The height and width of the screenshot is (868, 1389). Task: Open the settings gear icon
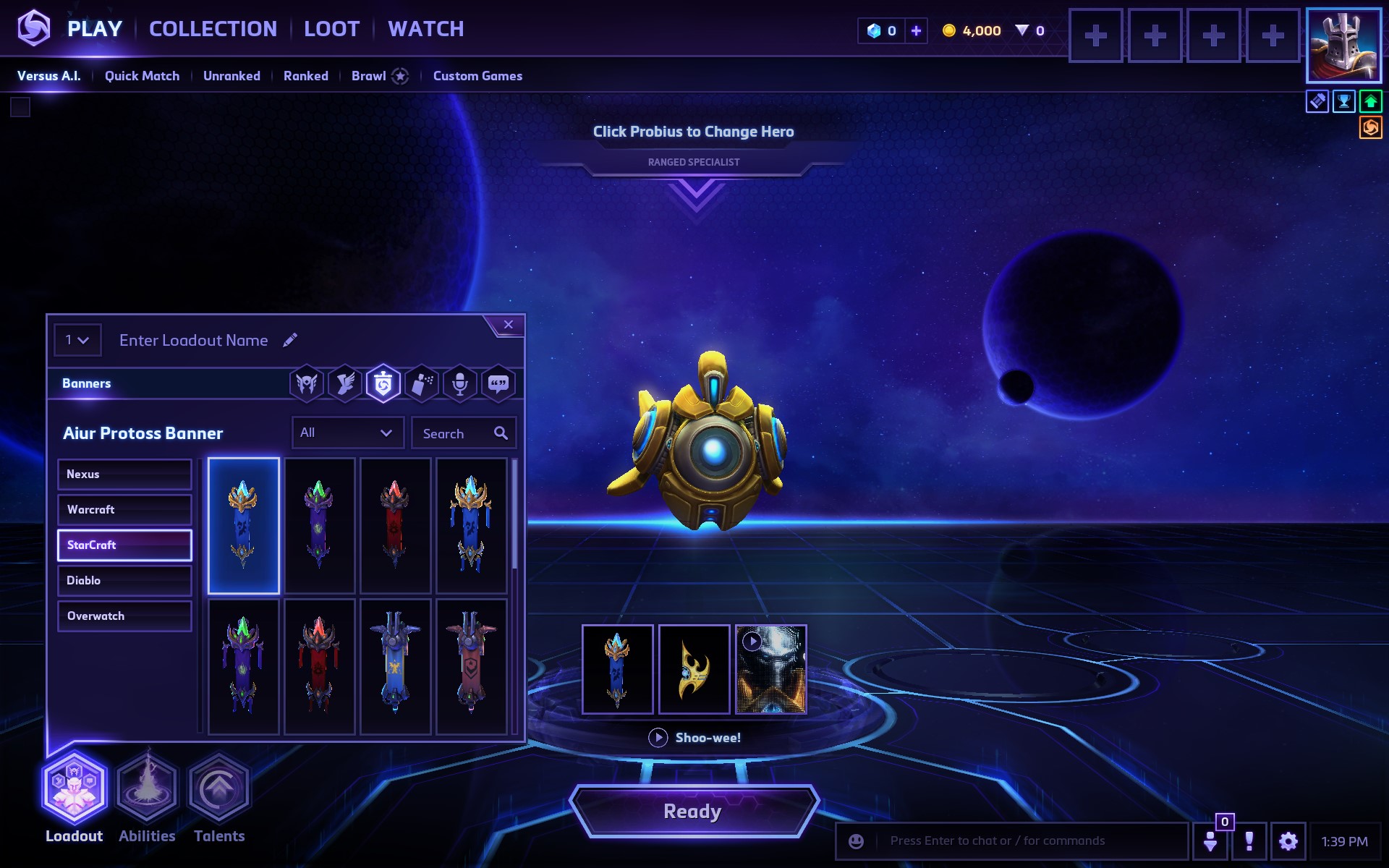pyautogui.click(x=1288, y=841)
